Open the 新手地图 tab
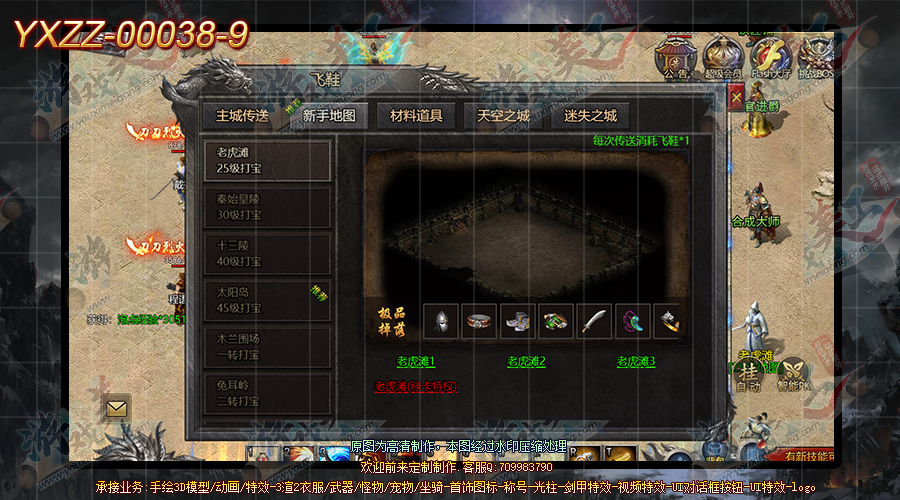 pyautogui.click(x=329, y=115)
